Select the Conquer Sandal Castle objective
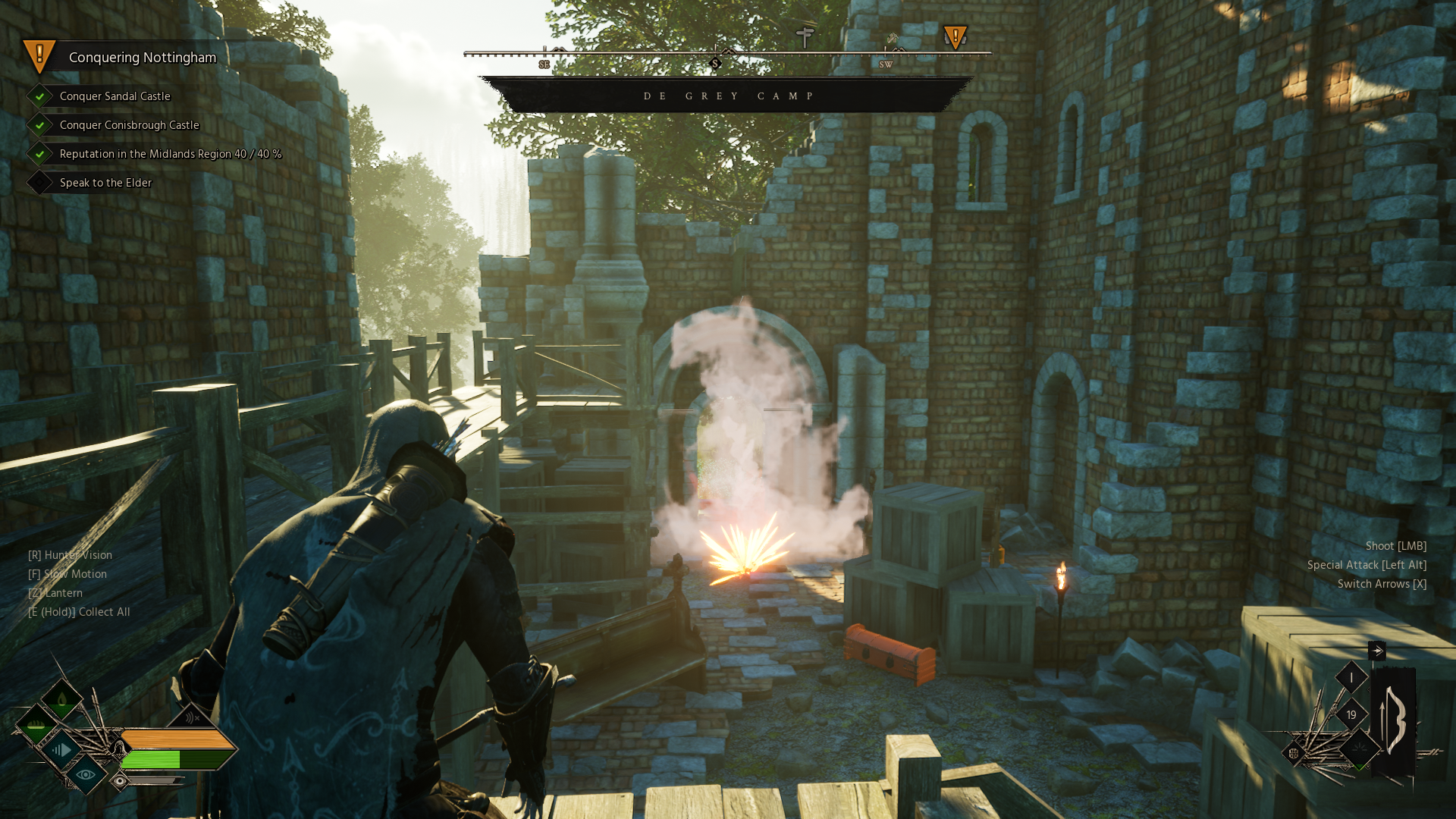The height and width of the screenshot is (819, 1456). click(115, 96)
